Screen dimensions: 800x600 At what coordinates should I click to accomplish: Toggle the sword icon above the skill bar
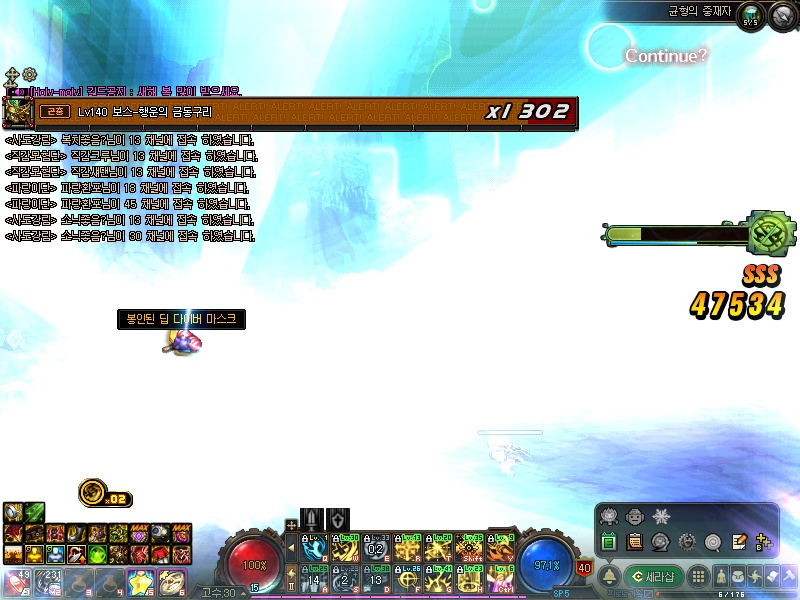coord(312,519)
